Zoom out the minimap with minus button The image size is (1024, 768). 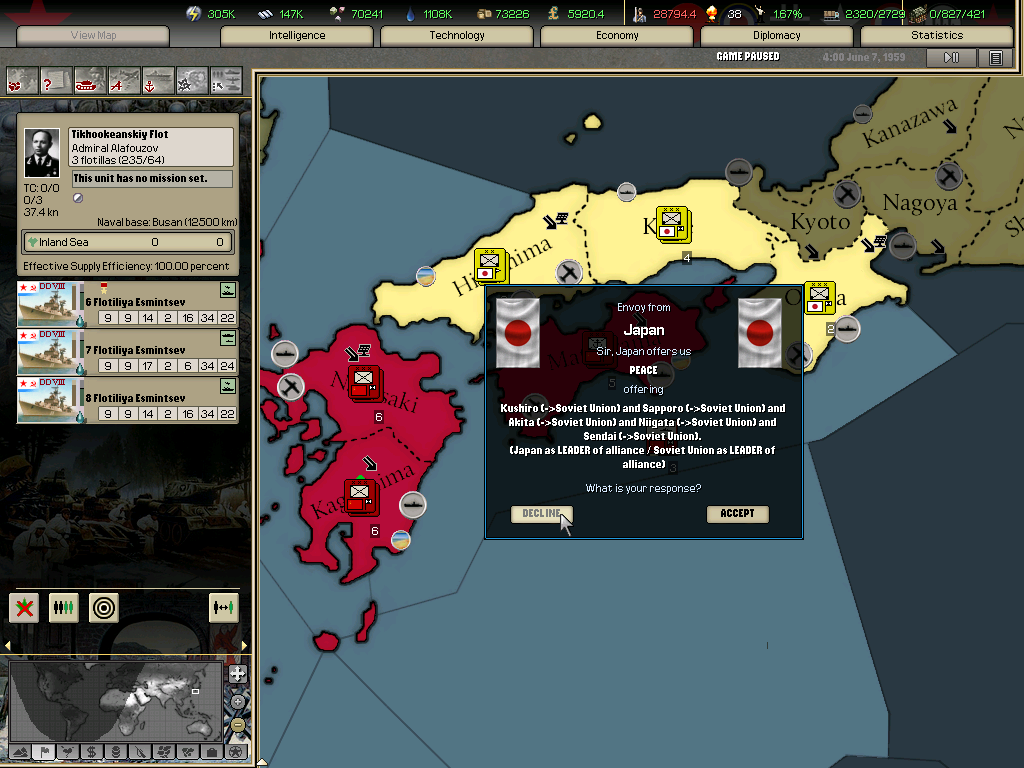click(x=237, y=724)
